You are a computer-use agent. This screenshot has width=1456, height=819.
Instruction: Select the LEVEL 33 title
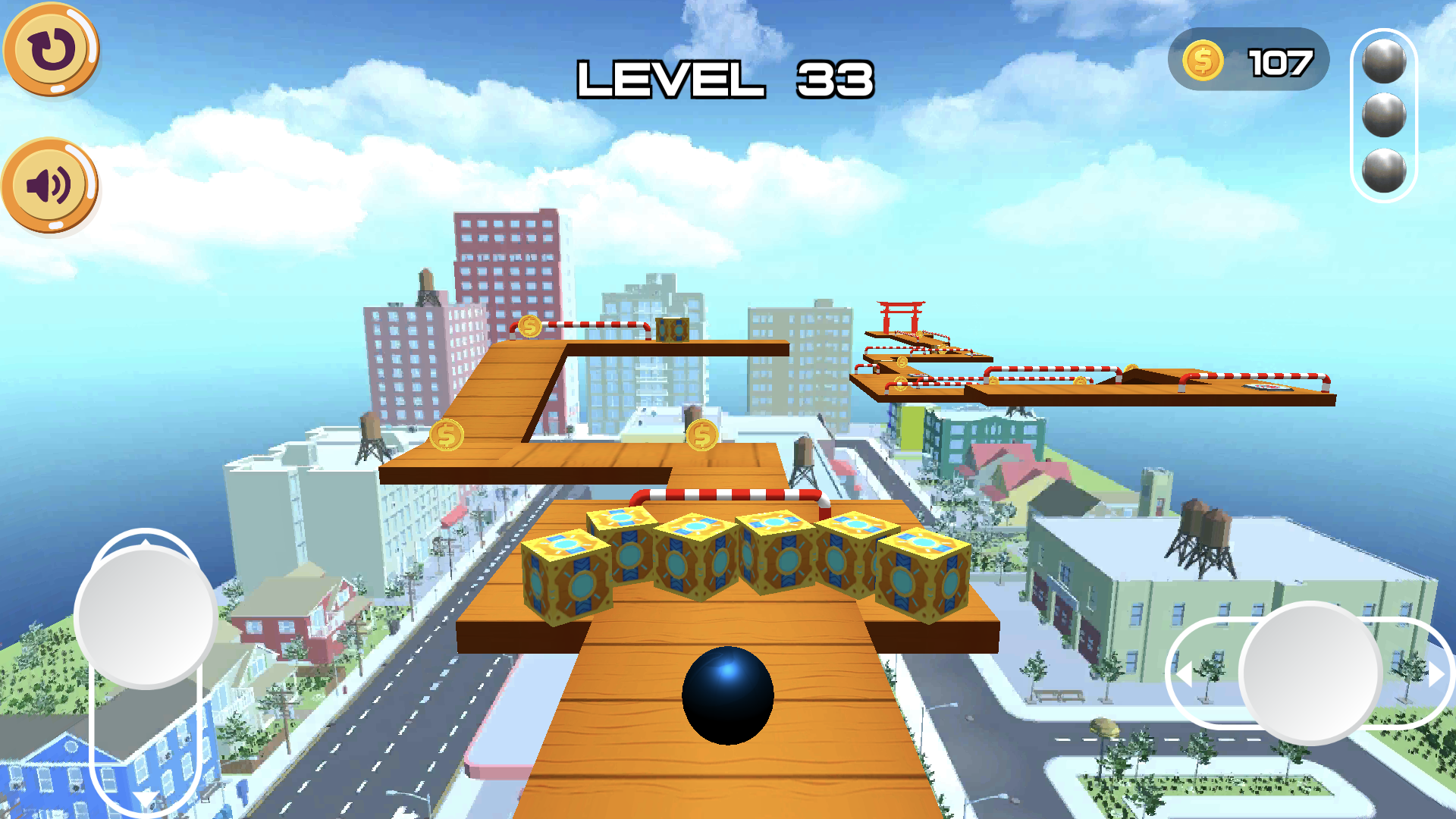click(x=726, y=80)
